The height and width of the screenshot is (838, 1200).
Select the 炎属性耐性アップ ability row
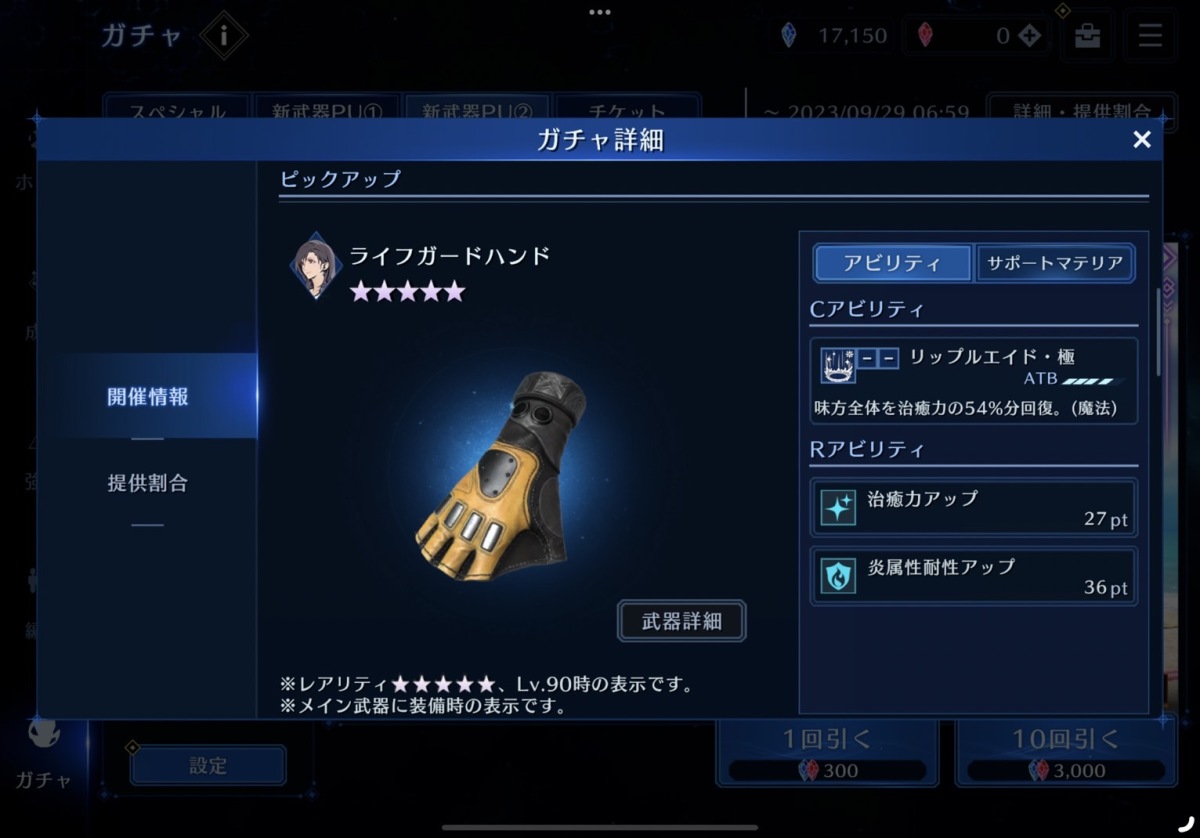[x=973, y=575]
